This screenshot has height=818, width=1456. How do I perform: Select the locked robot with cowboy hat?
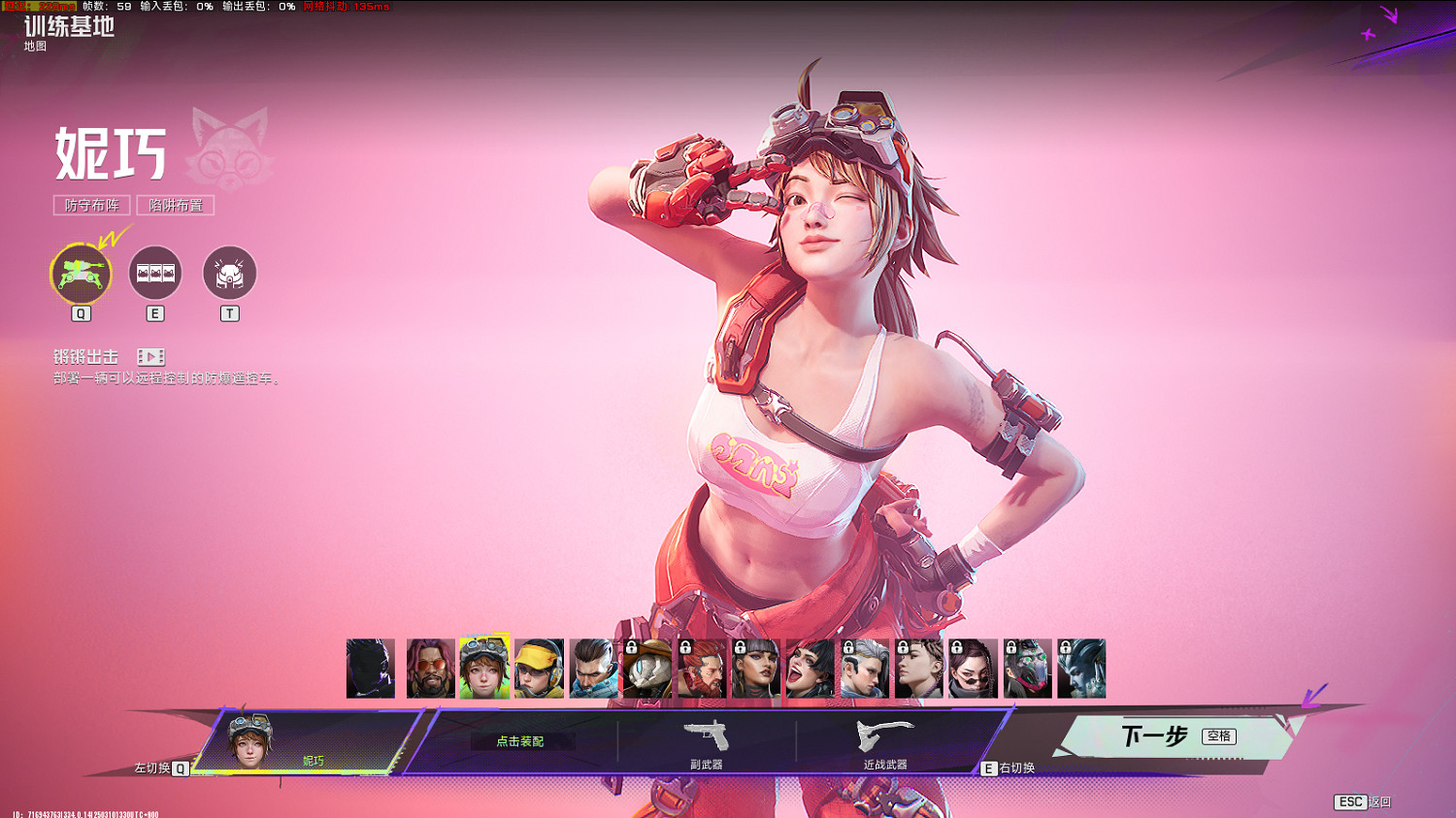click(x=647, y=669)
